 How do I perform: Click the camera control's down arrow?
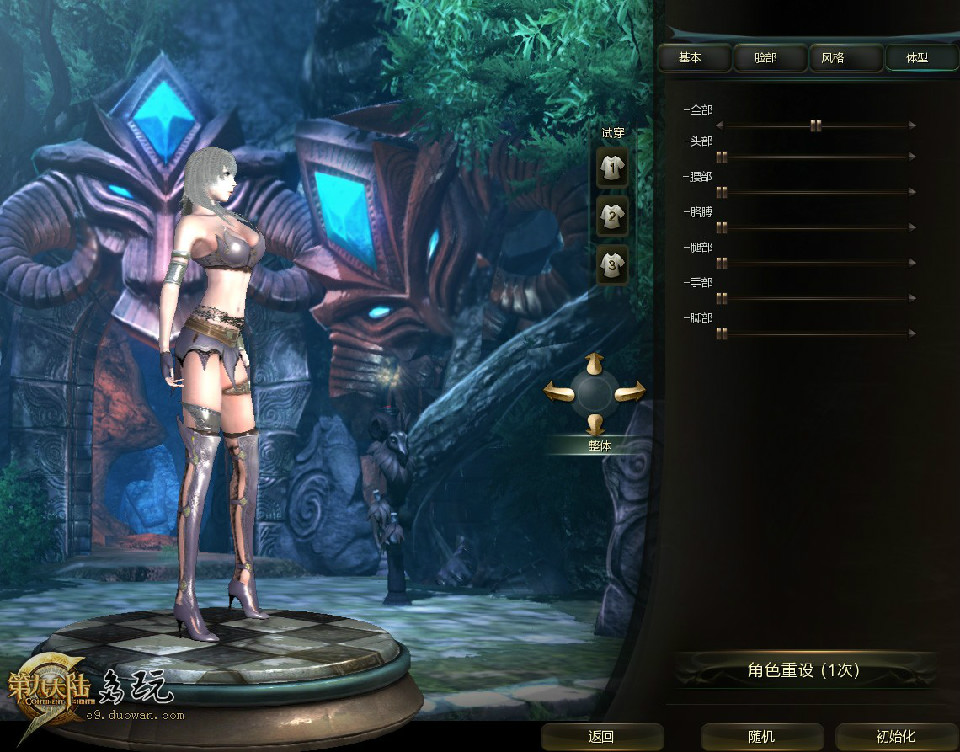point(594,422)
